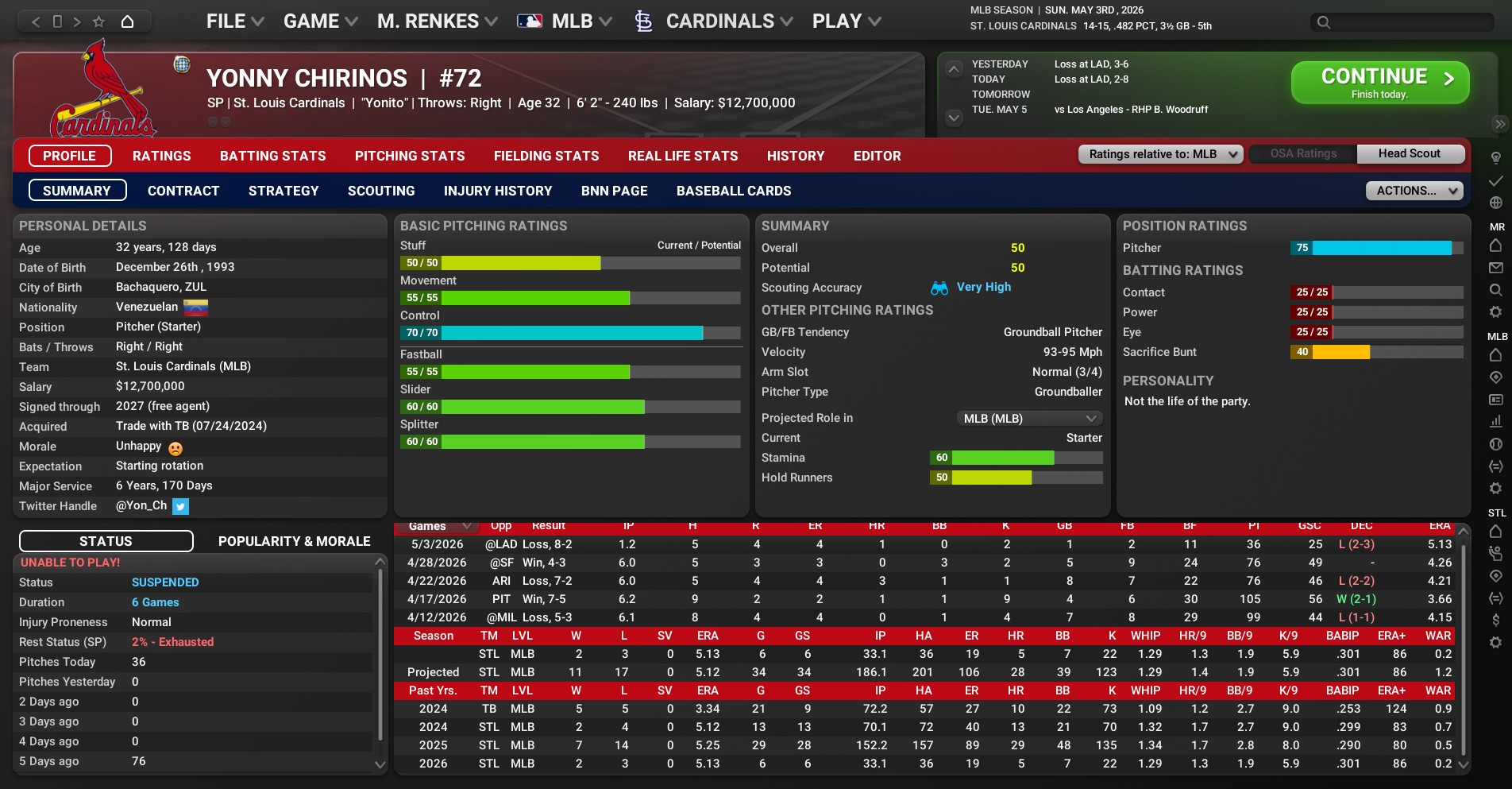
Task: Click the Twitter bird icon
Action: (180, 506)
